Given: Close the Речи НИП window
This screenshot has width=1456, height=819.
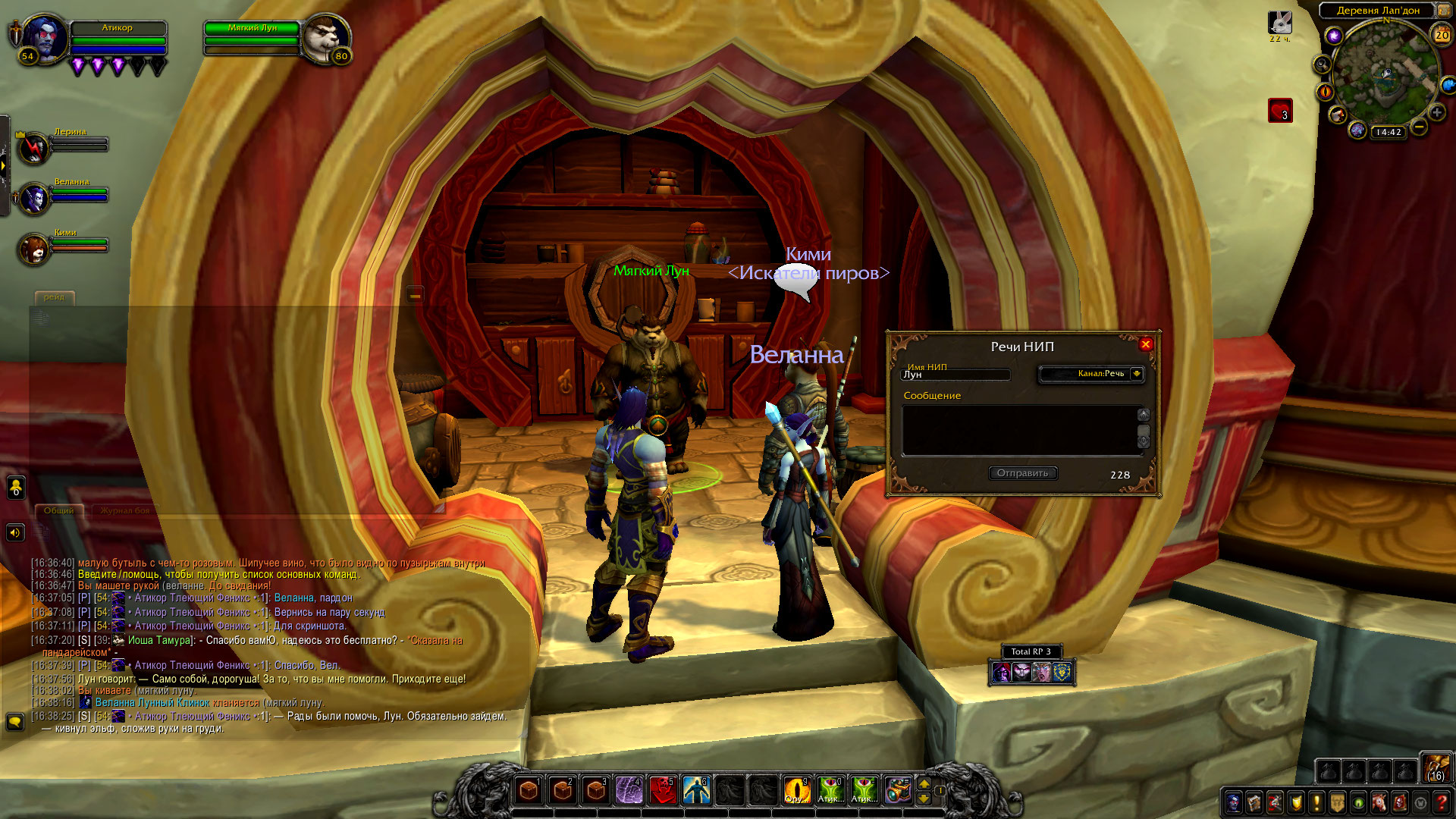Looking at the screenshot, I should pos(1145,344).
